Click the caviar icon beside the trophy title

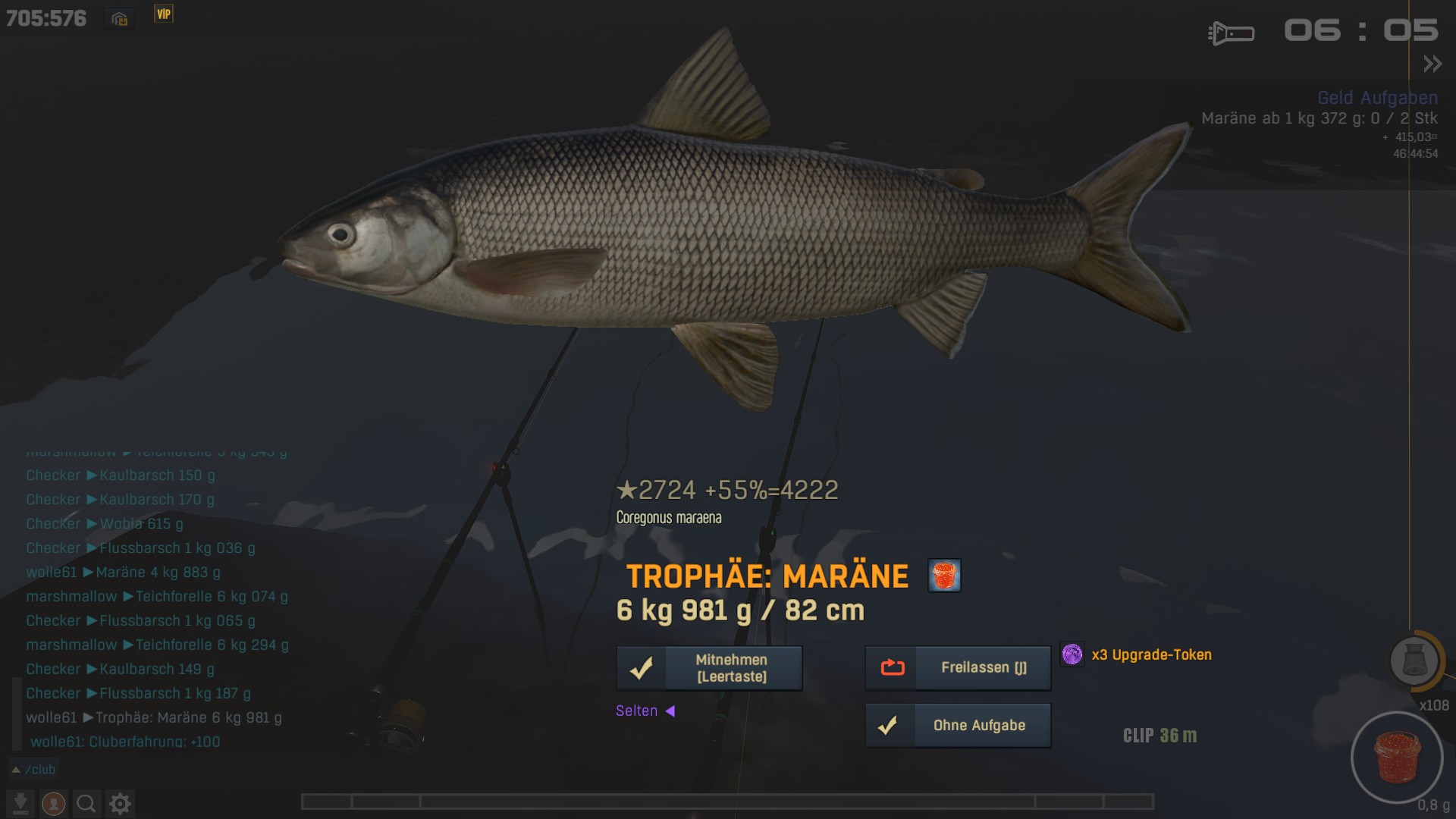tap(944, 576)
